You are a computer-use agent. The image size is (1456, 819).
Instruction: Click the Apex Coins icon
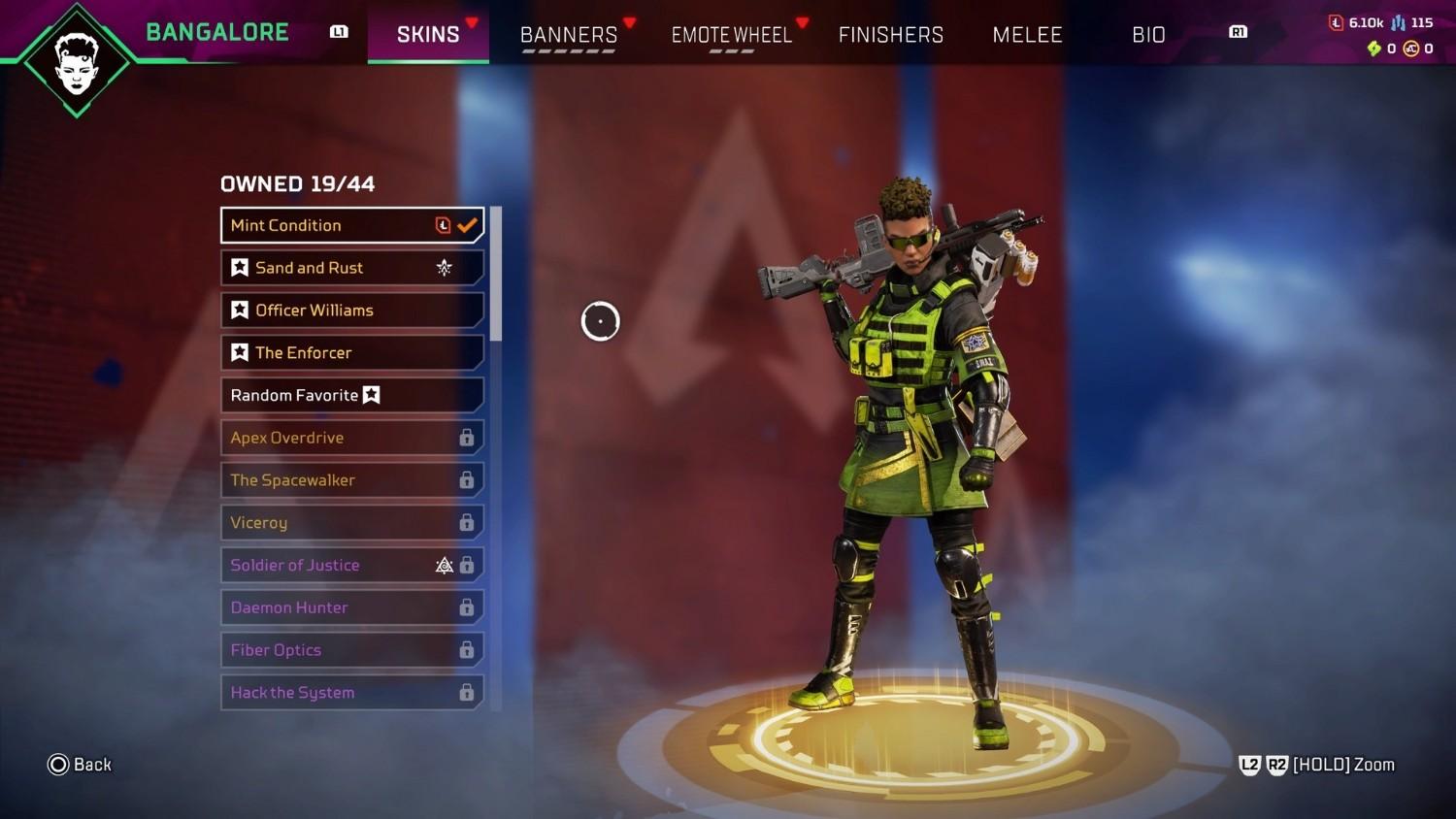point(1410,48)
